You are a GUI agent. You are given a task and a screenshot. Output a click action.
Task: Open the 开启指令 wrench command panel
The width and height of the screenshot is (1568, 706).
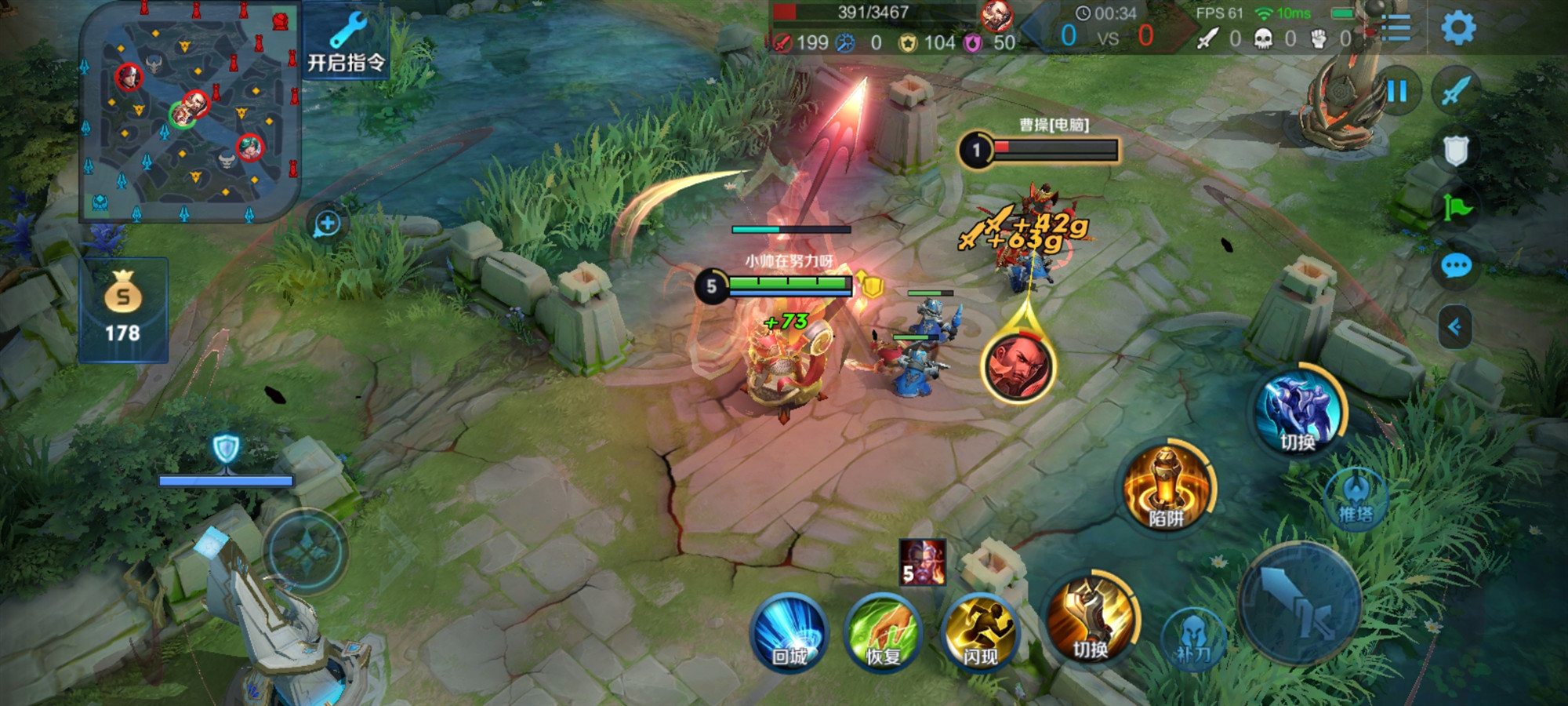click(346, 42)
